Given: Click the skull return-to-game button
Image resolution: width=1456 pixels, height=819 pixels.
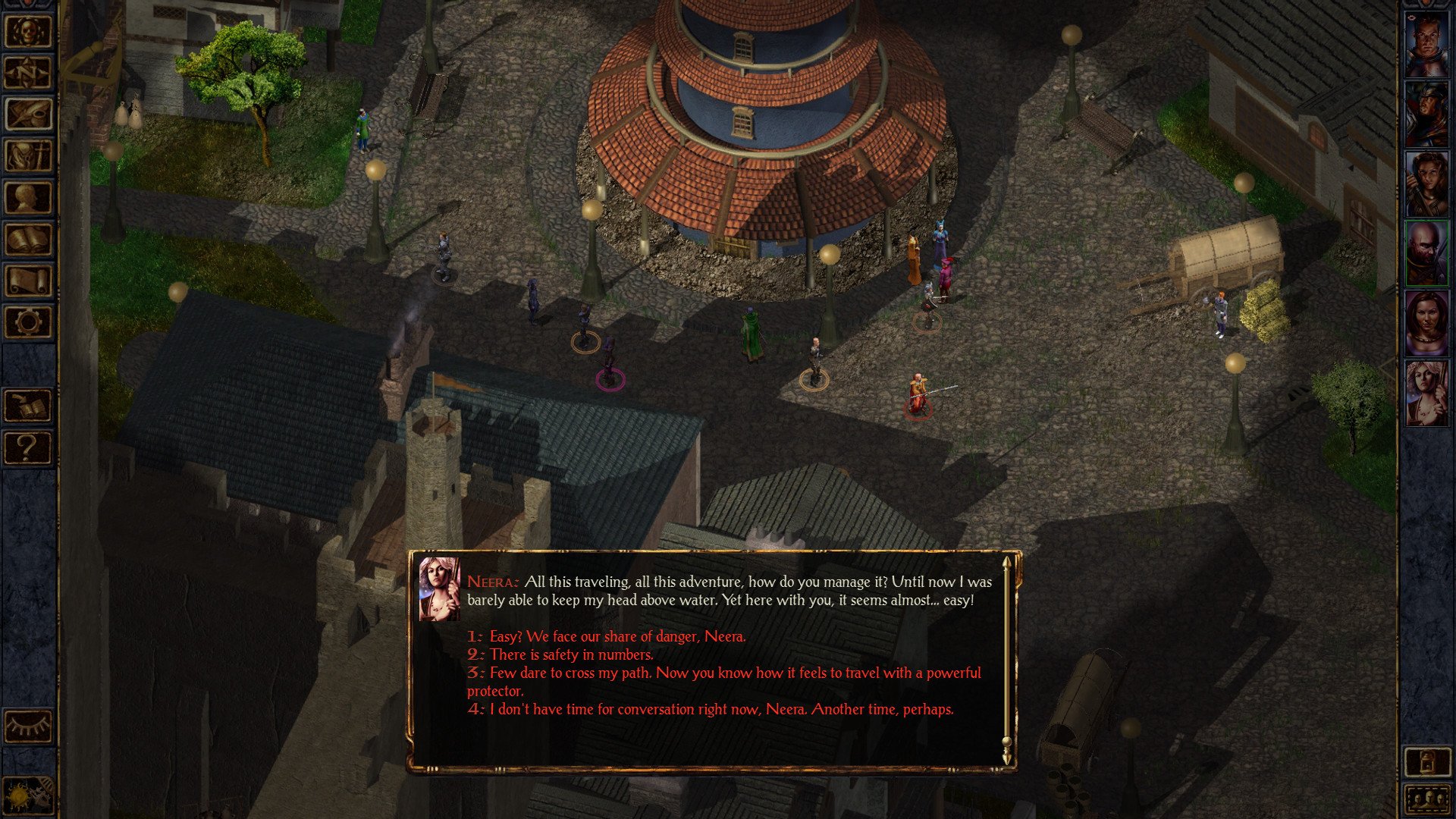Looking at the screenshot, I should [x=29, y=32].
